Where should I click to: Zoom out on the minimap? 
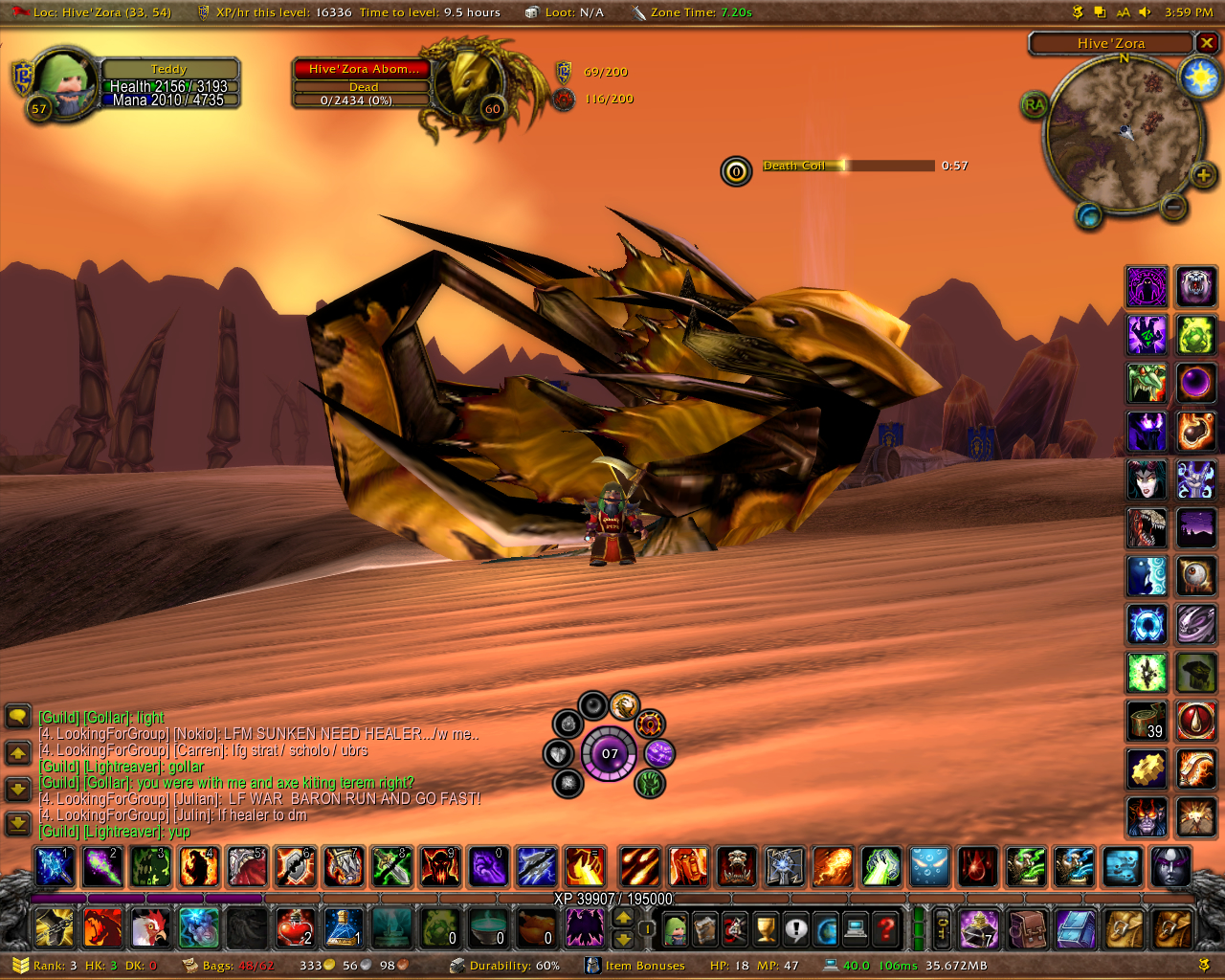tap(1174, 205)
